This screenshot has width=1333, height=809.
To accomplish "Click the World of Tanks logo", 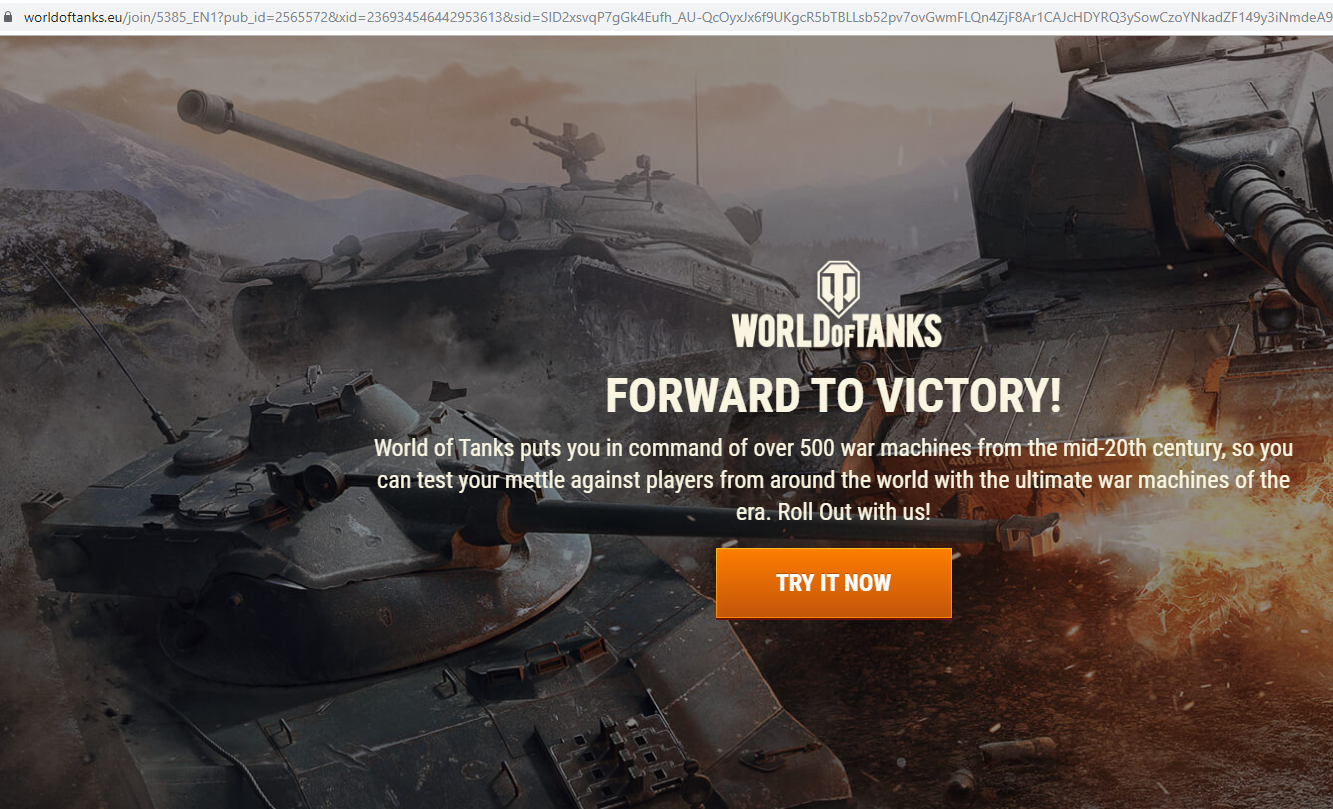I will tap(836, 306).
